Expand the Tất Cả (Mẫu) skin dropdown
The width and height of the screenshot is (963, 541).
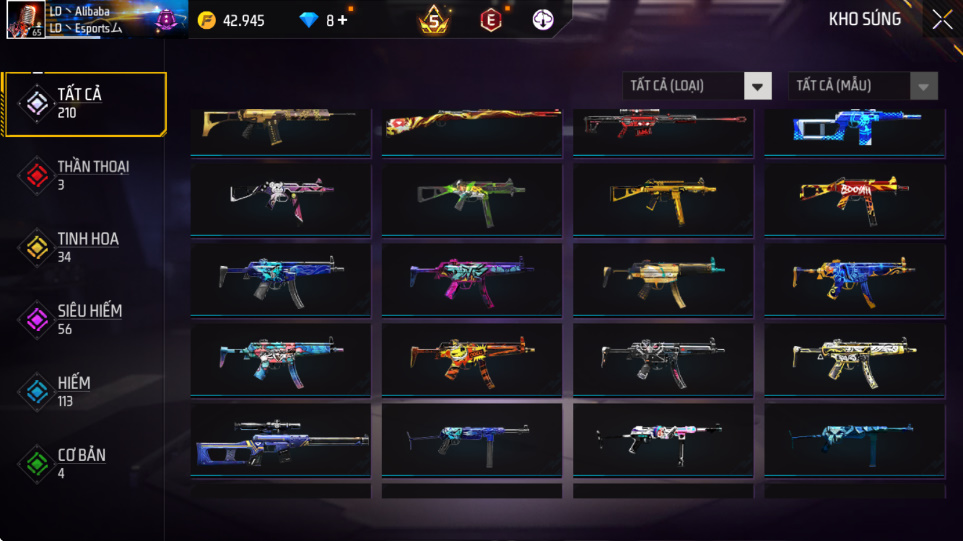click(863, 86)
